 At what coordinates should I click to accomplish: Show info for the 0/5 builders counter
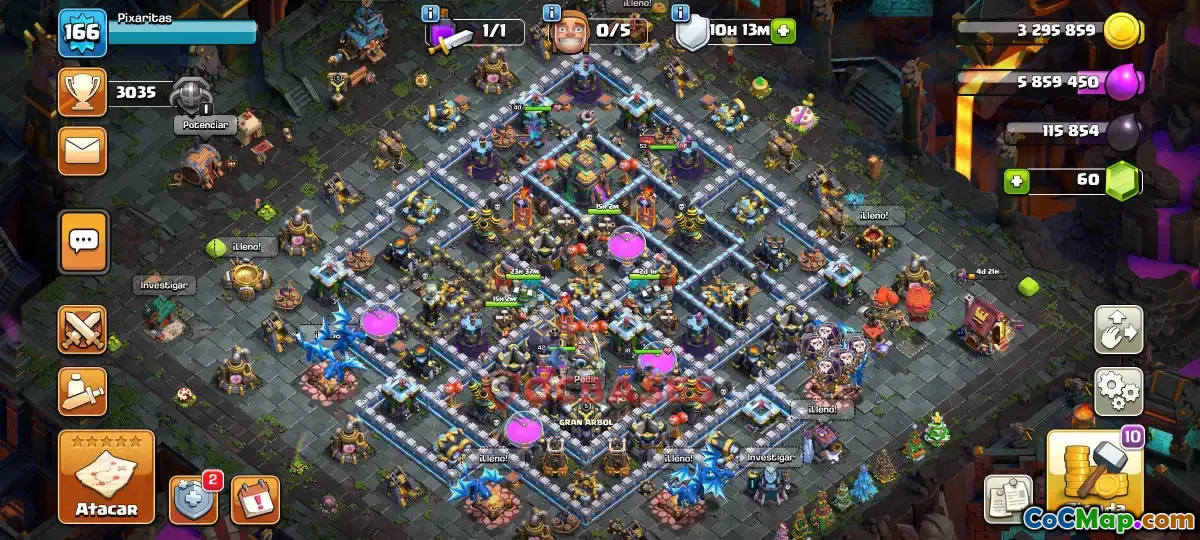click(551, 14)
